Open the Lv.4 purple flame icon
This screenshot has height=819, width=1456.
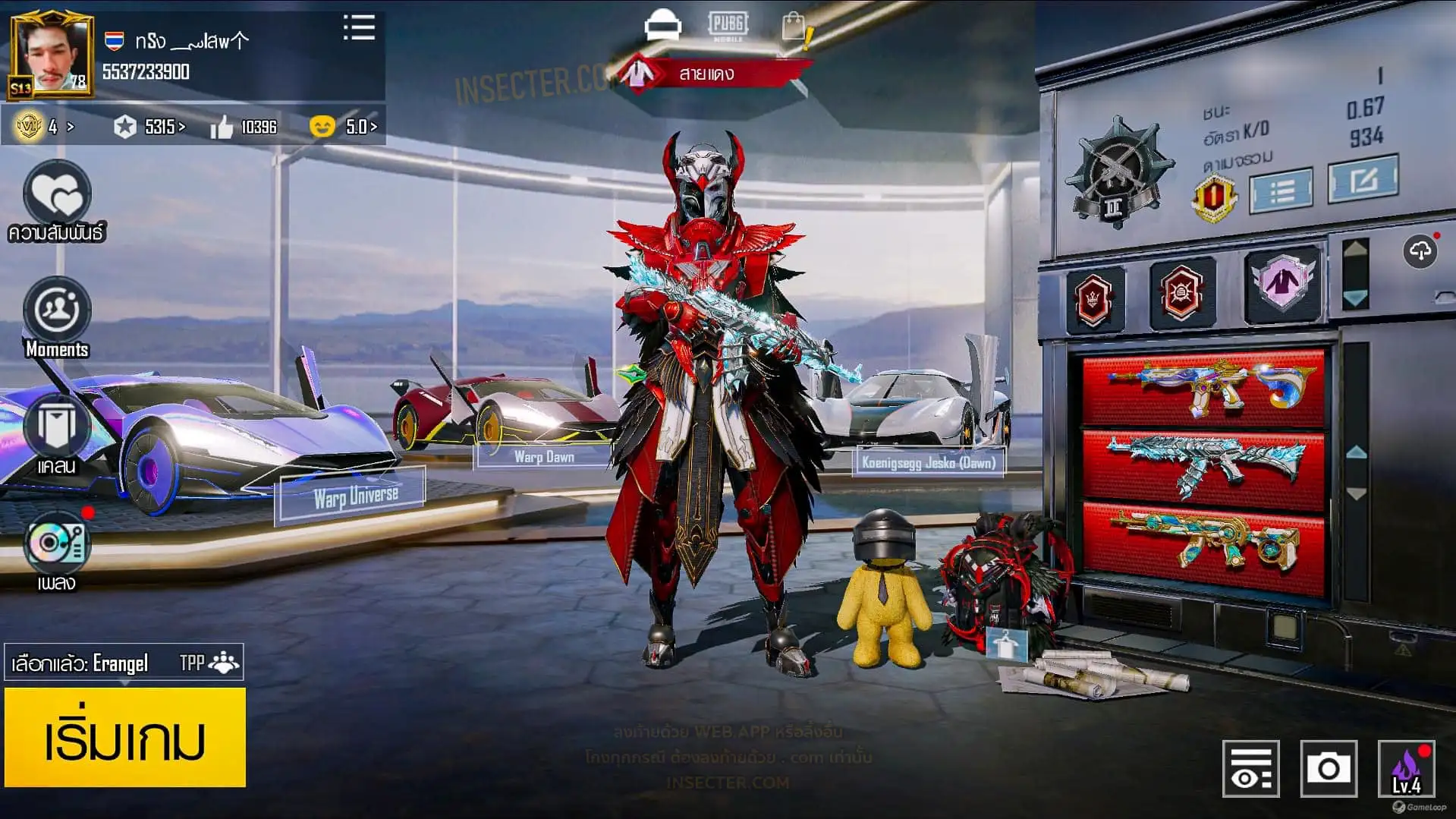(x=1406, y=769)
